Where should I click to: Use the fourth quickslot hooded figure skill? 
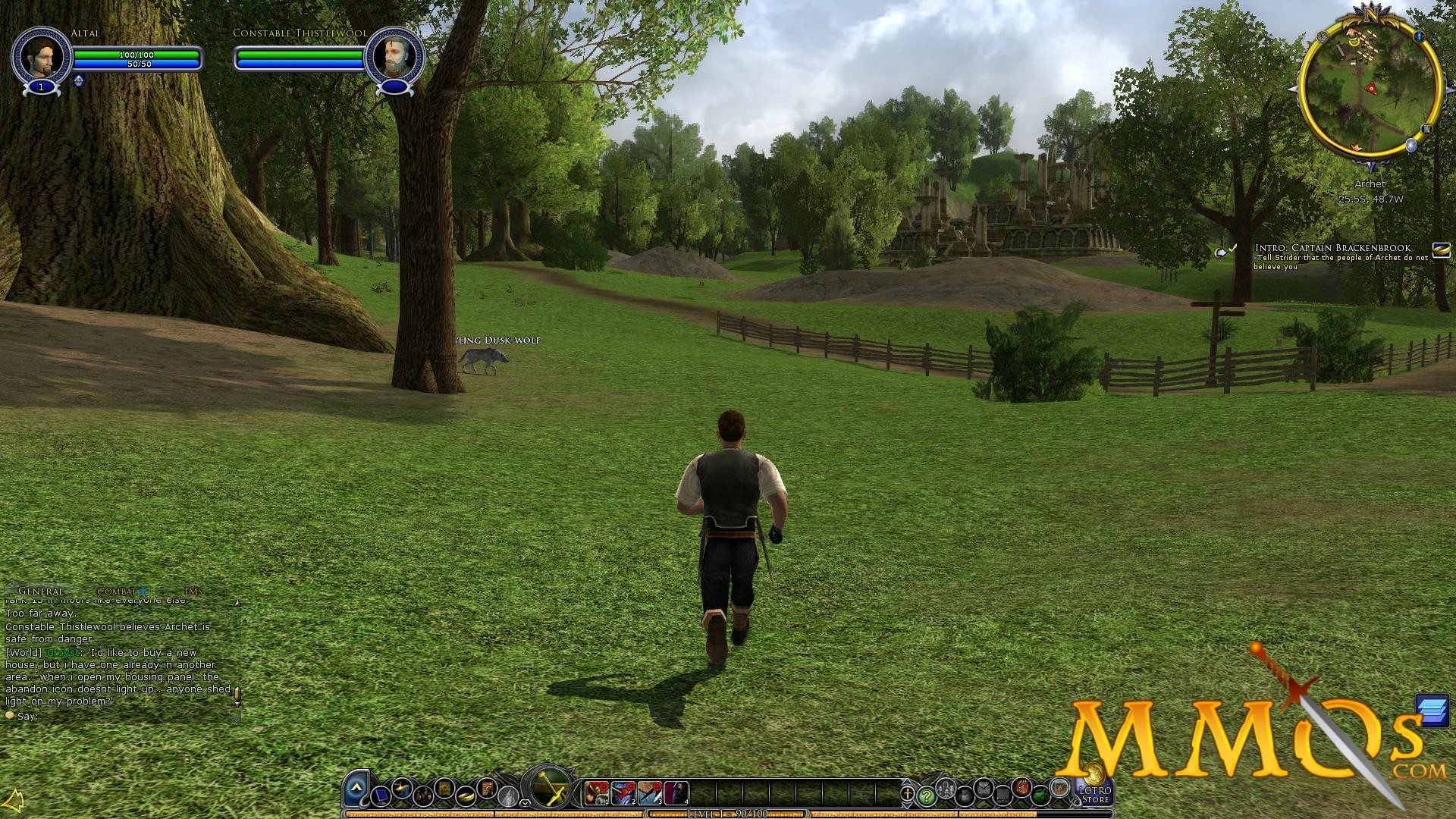pyautogui.click(x=676, y=793)
